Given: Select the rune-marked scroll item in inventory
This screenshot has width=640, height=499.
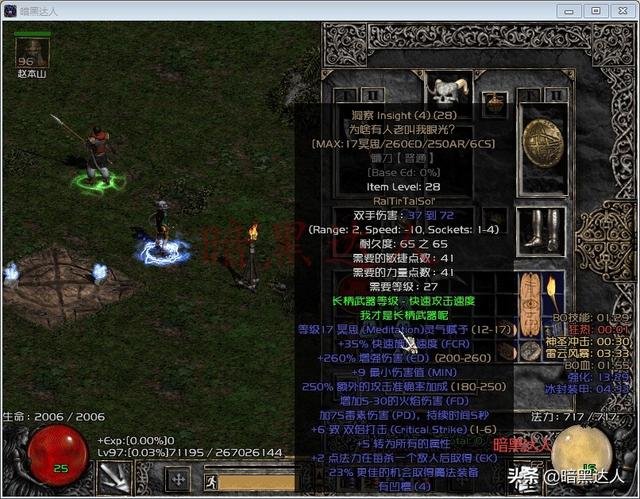Looking at the screenshot, I should (525, 296).
